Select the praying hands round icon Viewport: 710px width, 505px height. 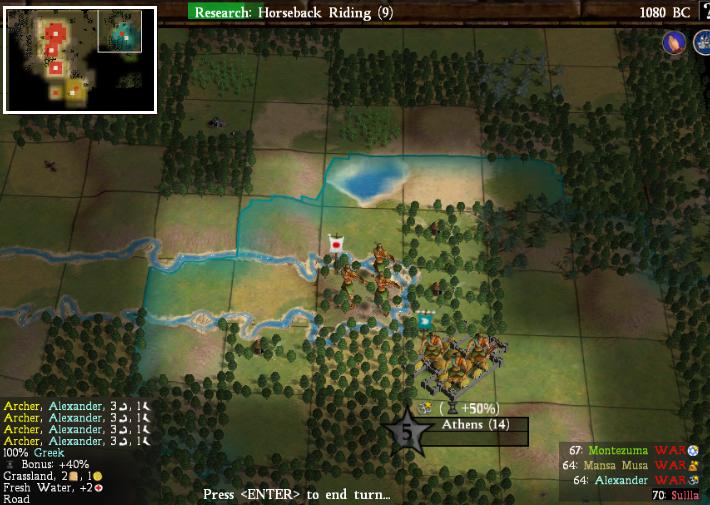673,43
